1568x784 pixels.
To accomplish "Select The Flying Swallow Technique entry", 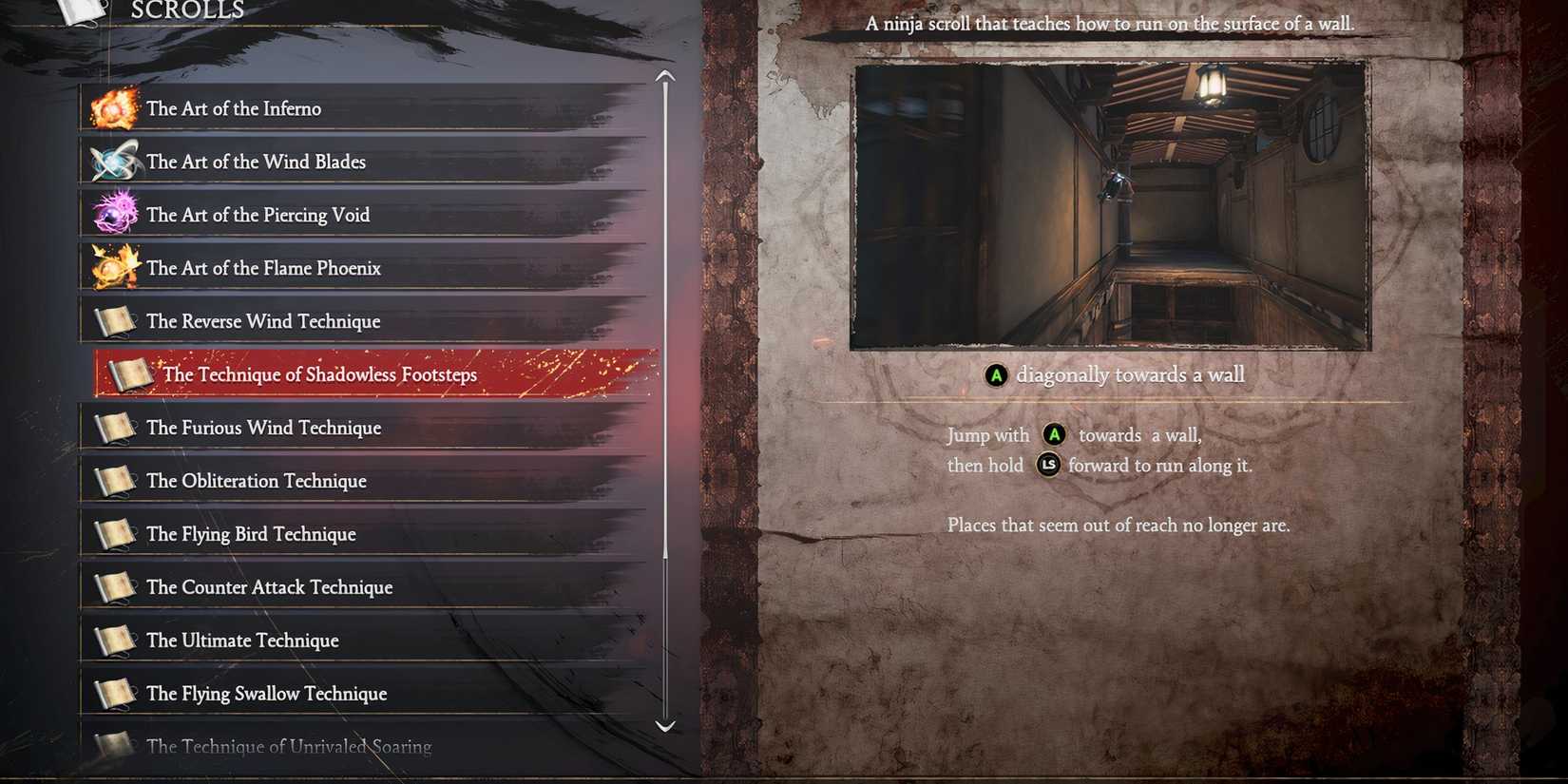I will tap(266, 694).
